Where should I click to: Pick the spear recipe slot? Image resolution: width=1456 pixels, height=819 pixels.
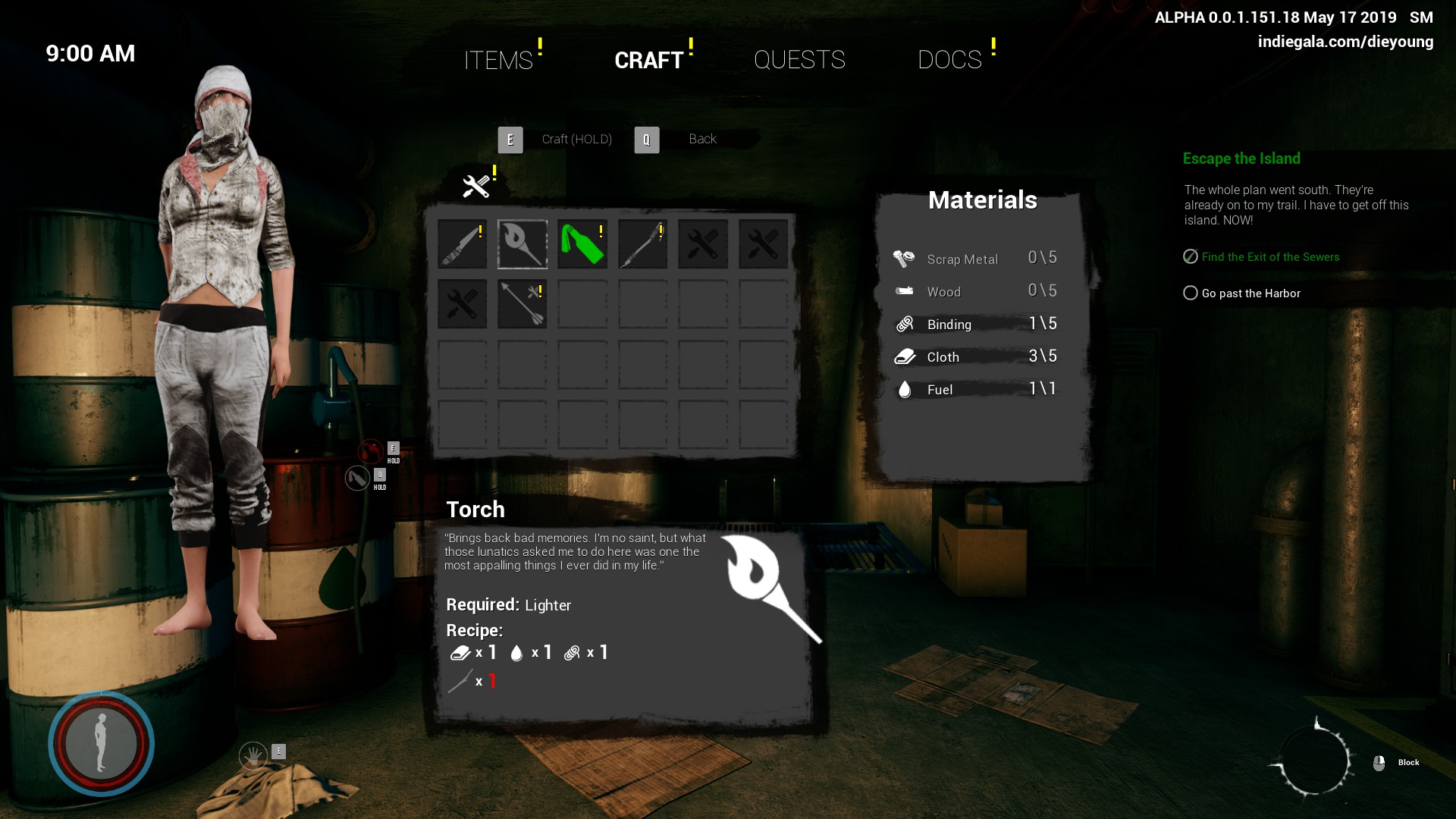pyautogui.click(x=642, y=244)
